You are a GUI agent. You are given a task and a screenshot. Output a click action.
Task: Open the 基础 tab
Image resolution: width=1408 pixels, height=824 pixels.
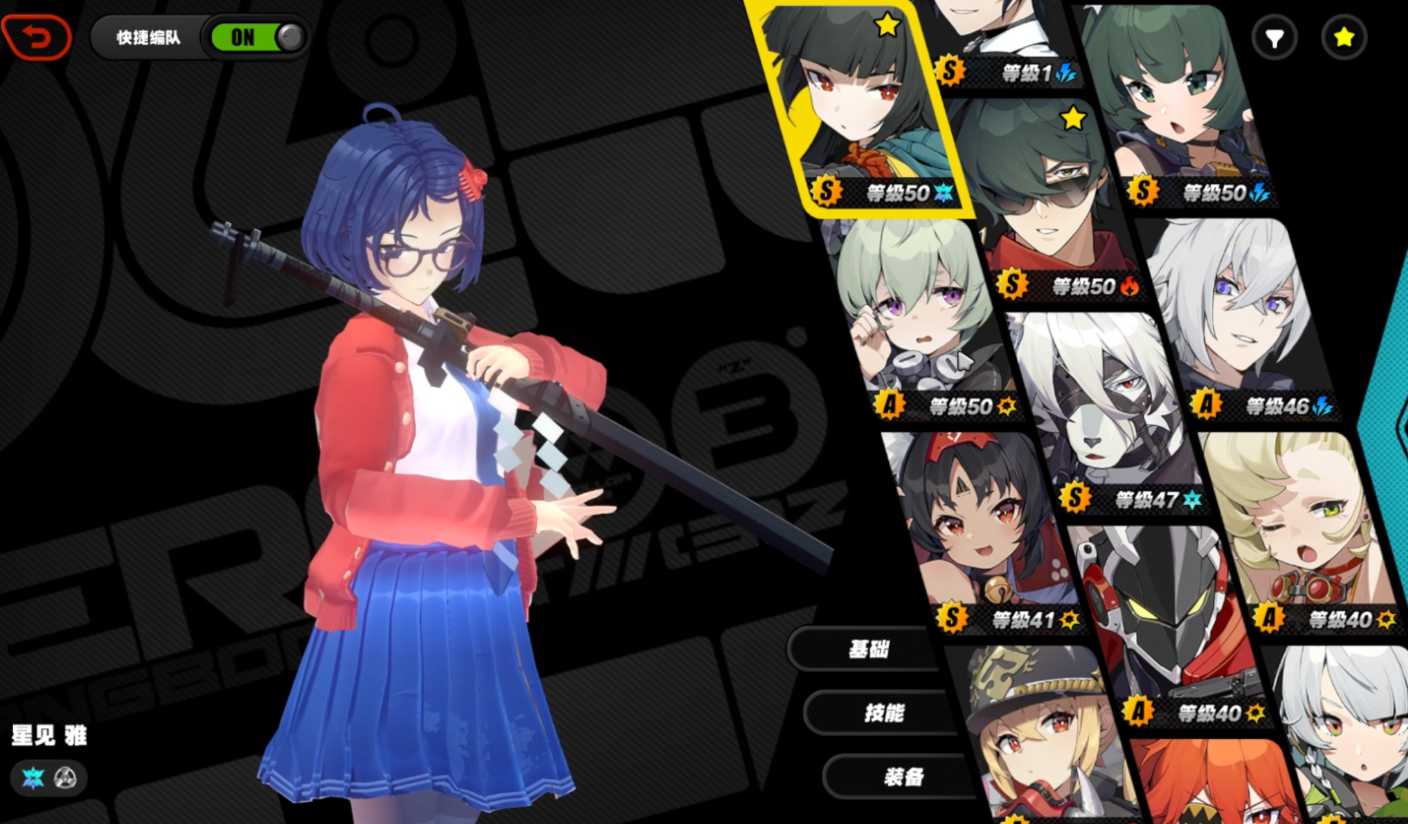tap(868, 649)
